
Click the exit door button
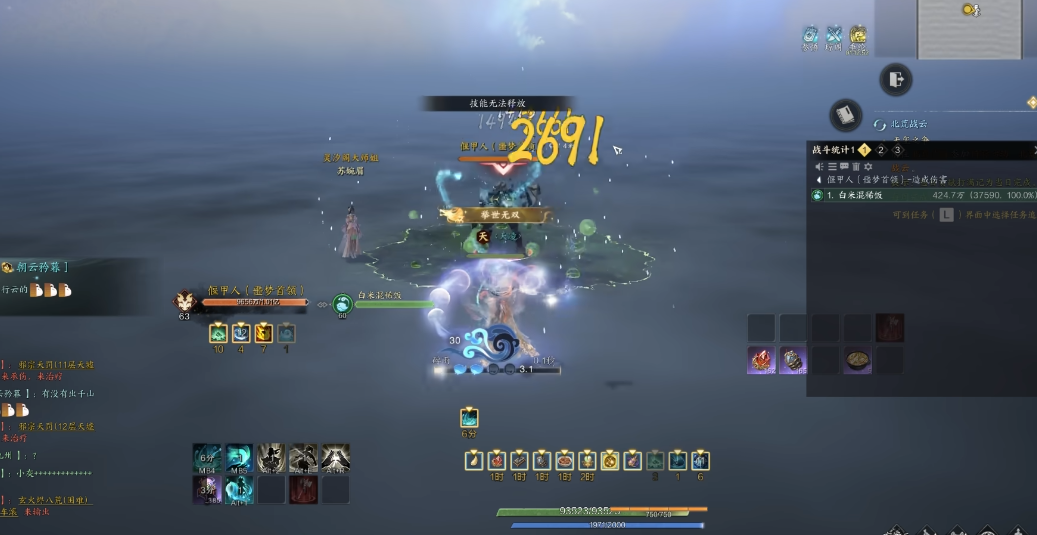point(895,79)
